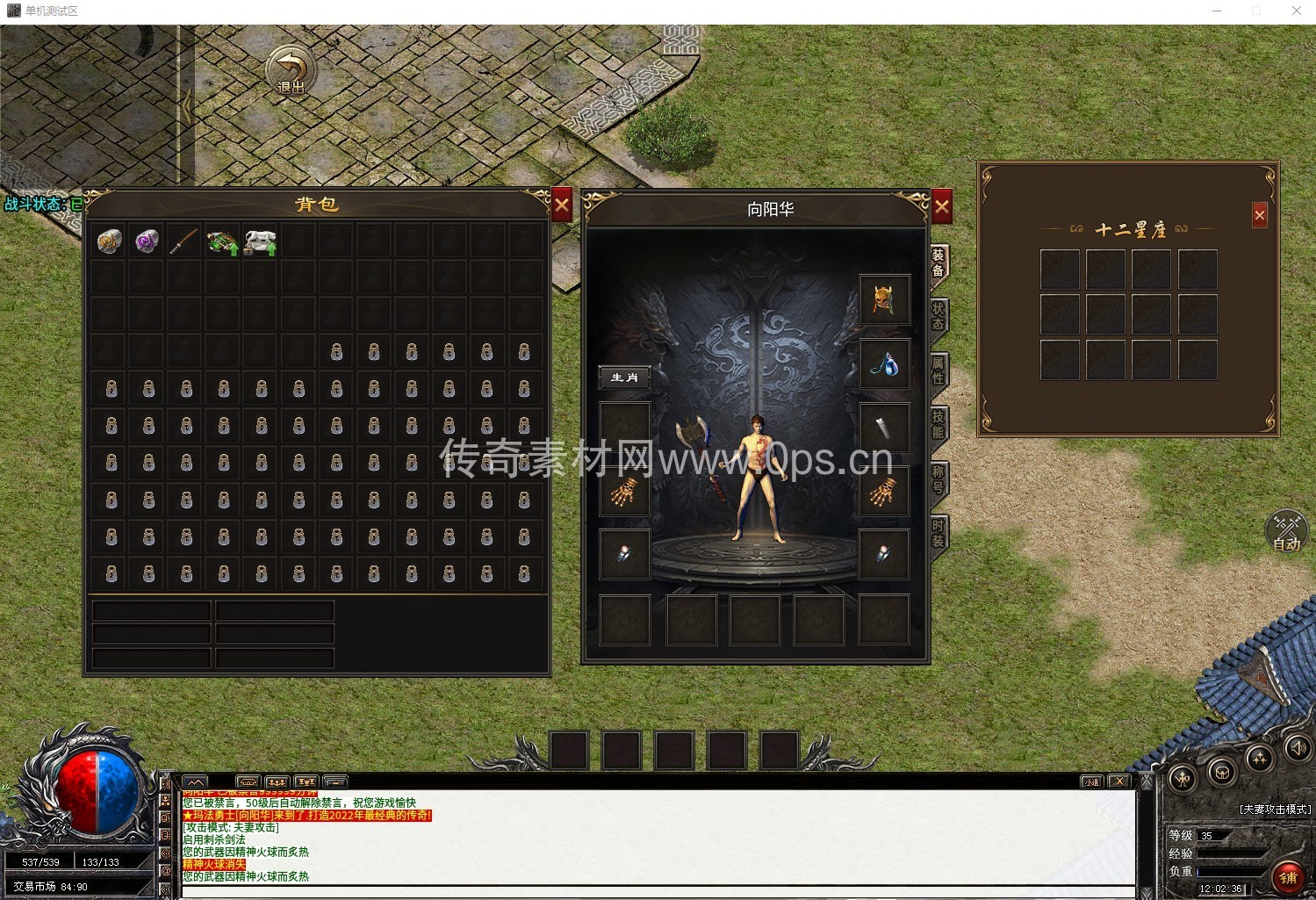
Task: Close the 背包 backpack window
Action: pyautogui.click(x=562, y=206)
